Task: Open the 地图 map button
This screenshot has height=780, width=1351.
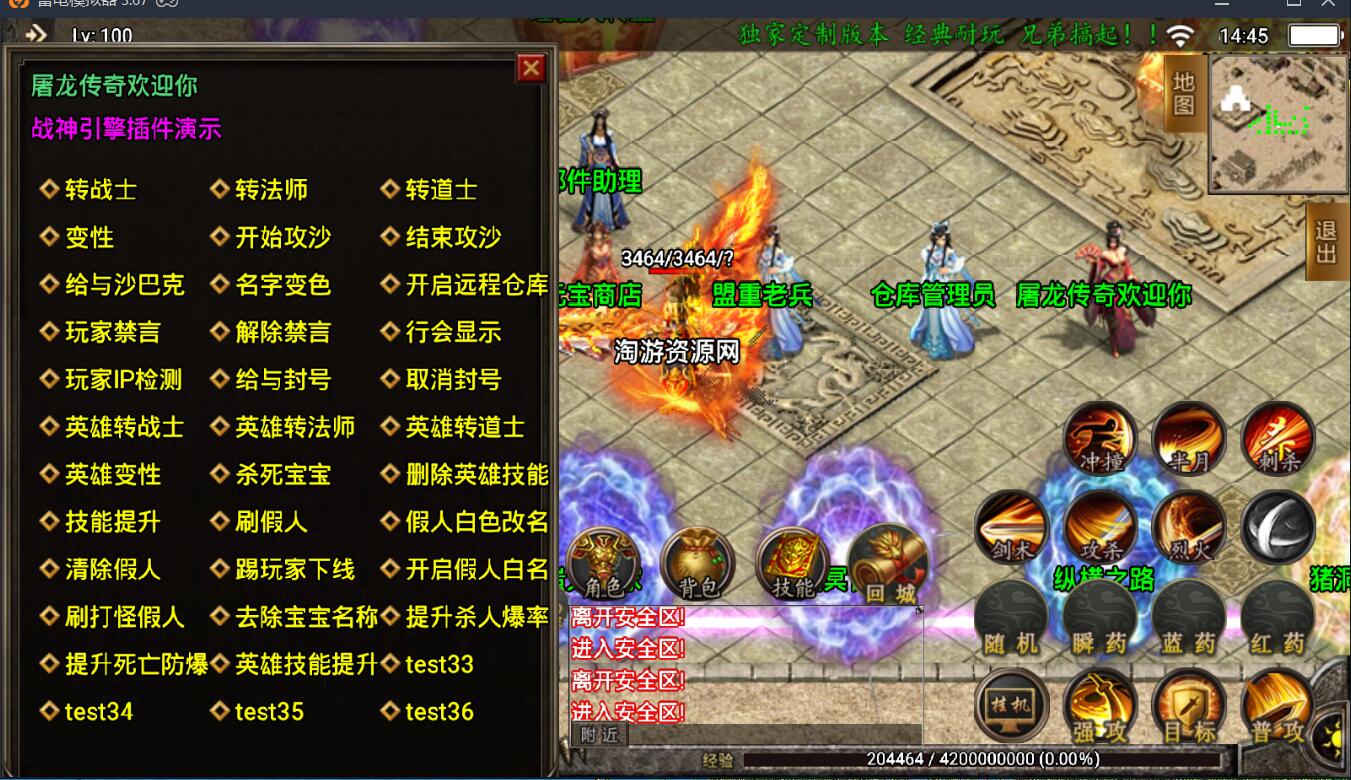Action: point(1184,94)
